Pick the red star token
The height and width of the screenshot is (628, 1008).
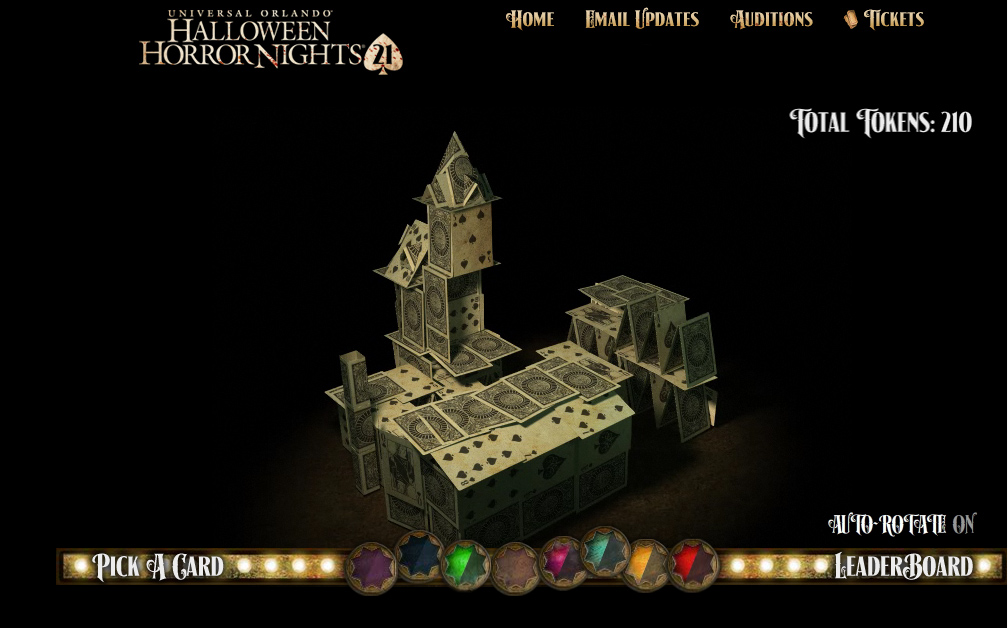693,563
